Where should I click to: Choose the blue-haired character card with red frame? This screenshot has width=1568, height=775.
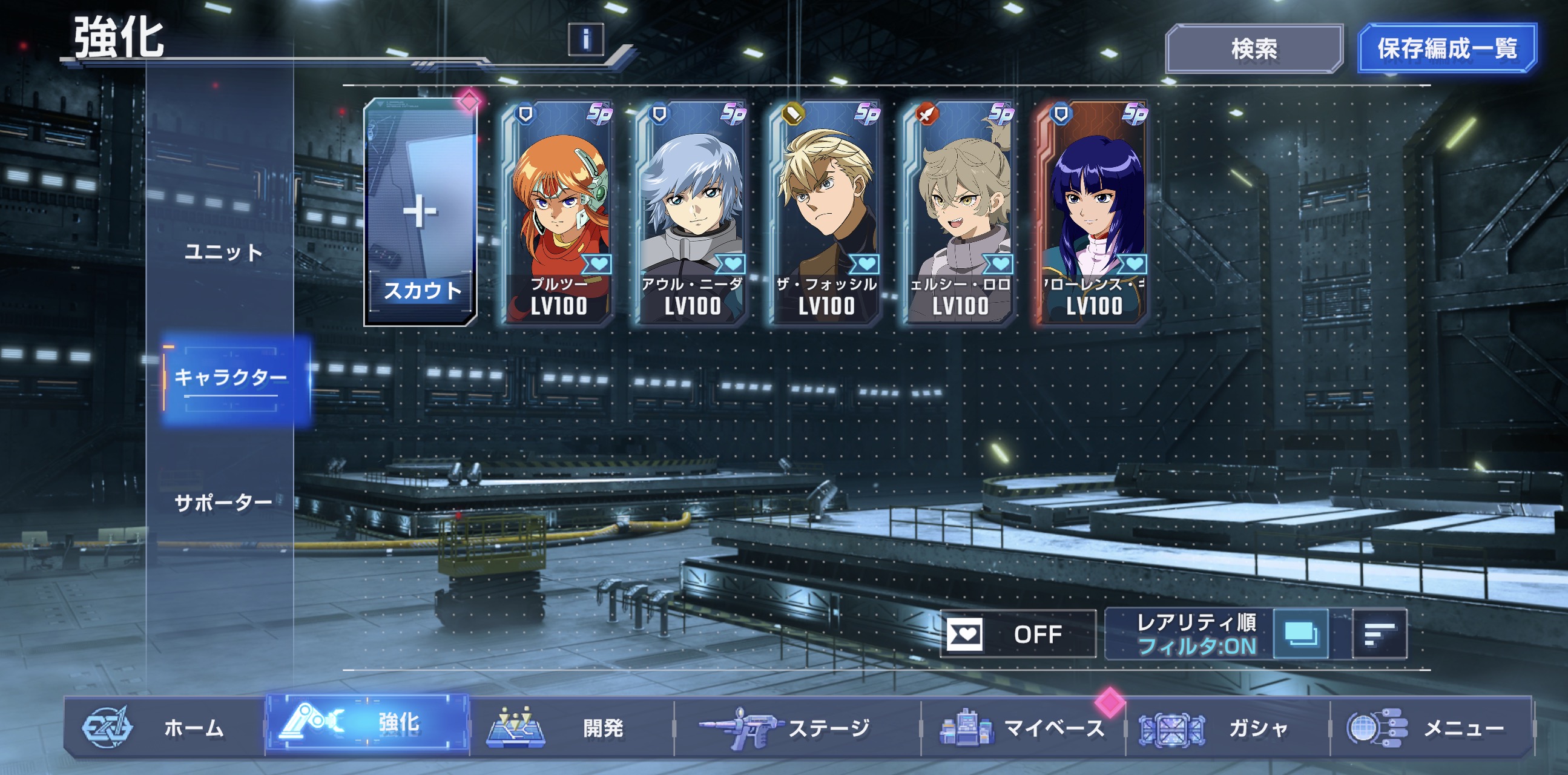point(1093,213)
